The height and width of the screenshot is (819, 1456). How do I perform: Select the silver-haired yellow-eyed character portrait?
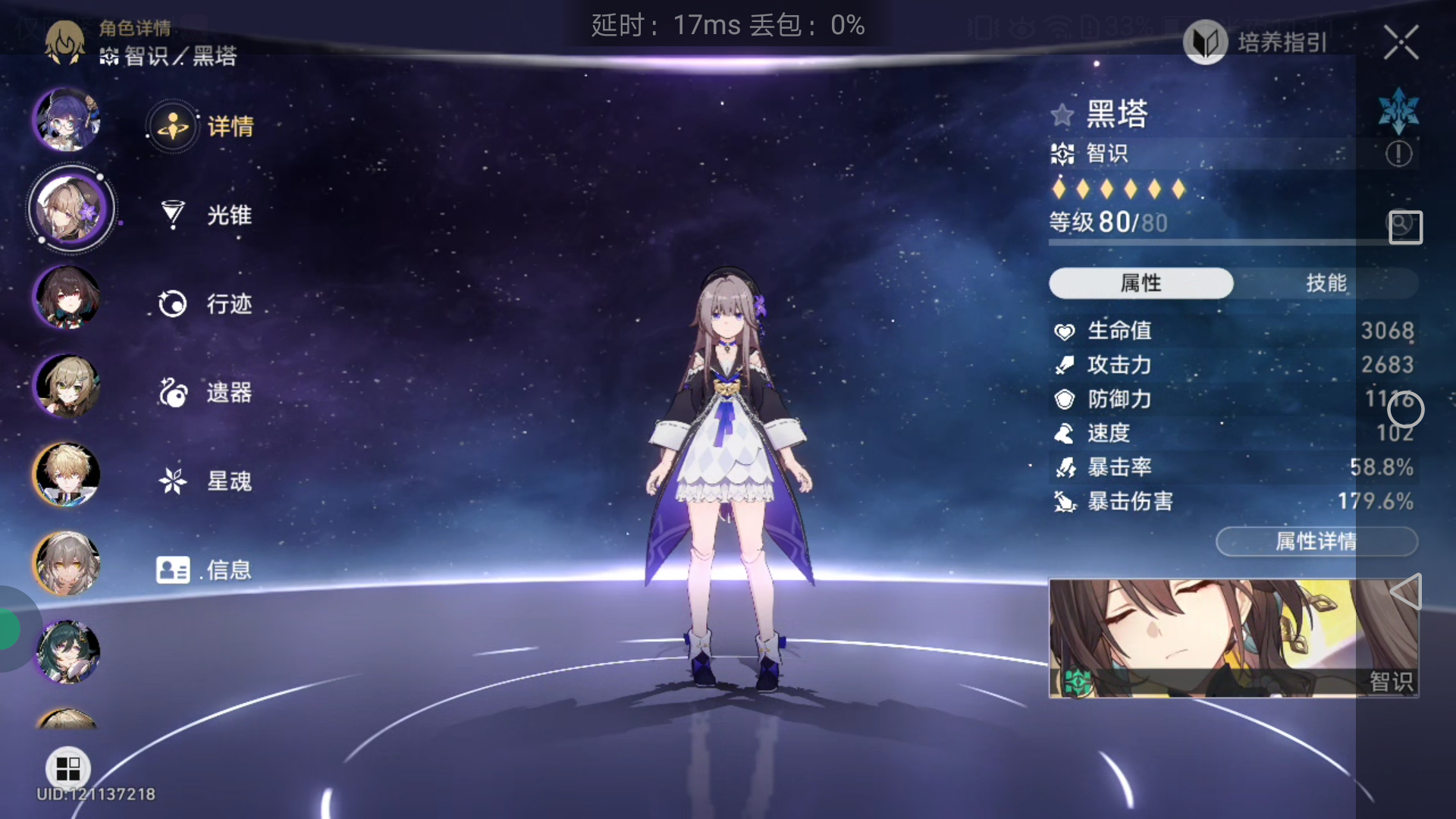pos(67,563)
